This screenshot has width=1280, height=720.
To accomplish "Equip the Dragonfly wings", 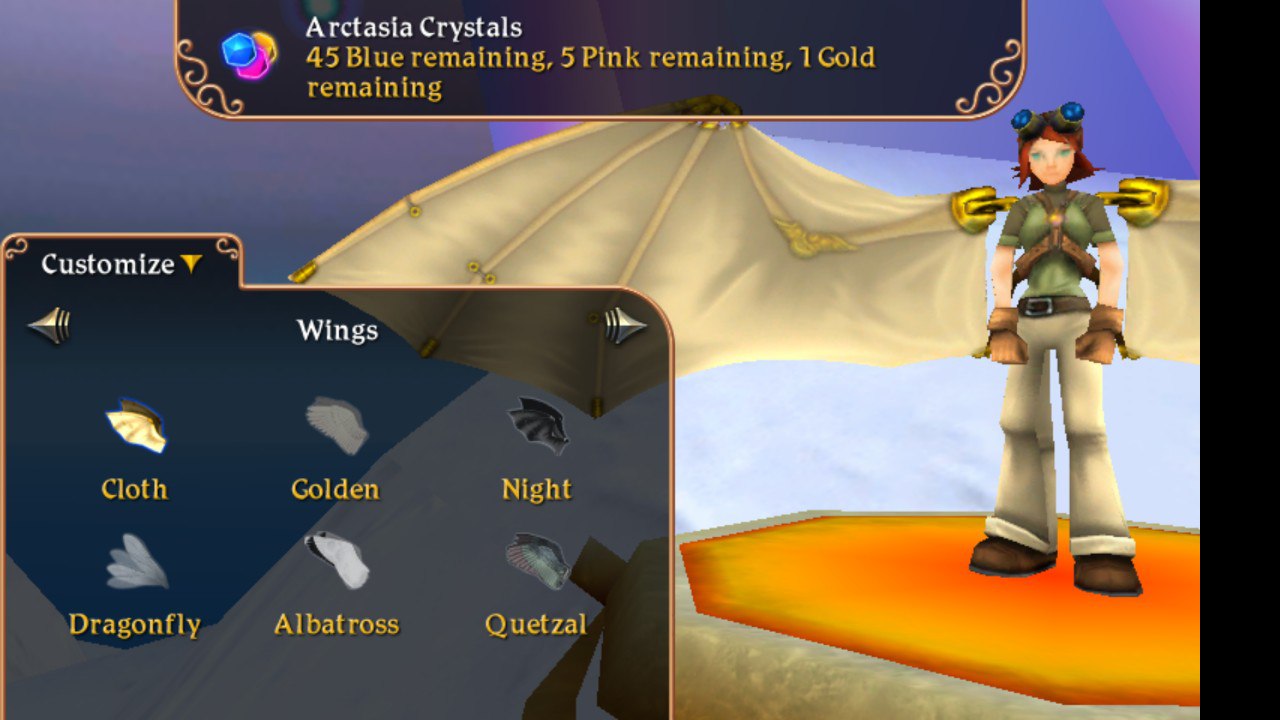I will (x=136, y=563).
